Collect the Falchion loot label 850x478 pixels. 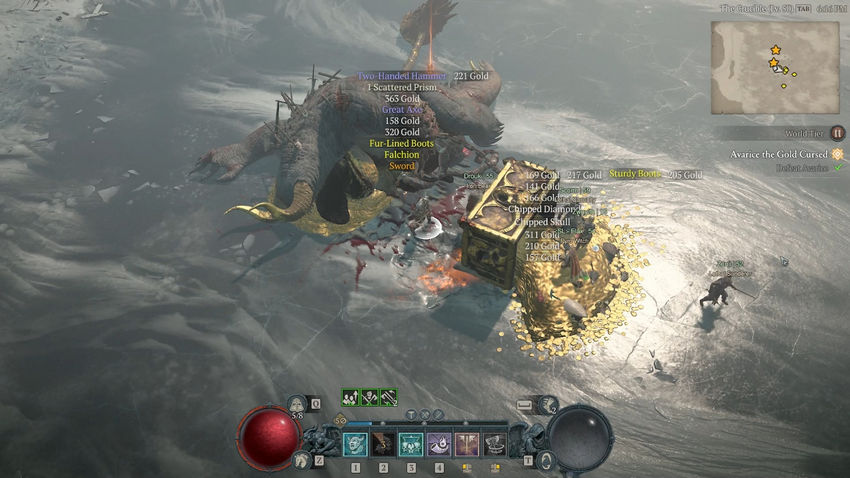click(x=401, y=155)
